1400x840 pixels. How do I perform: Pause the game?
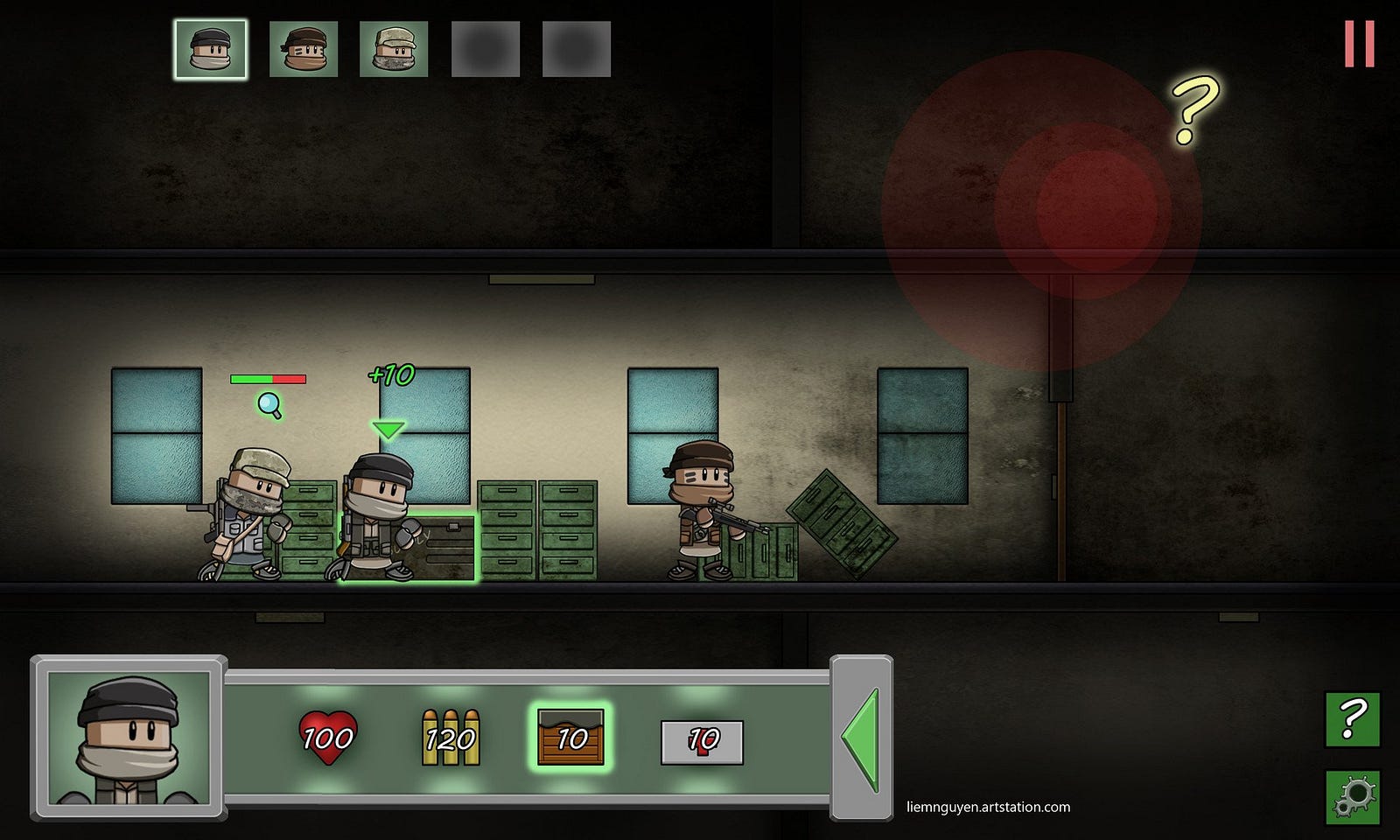pyautogui.click(x=1359, y=44)
